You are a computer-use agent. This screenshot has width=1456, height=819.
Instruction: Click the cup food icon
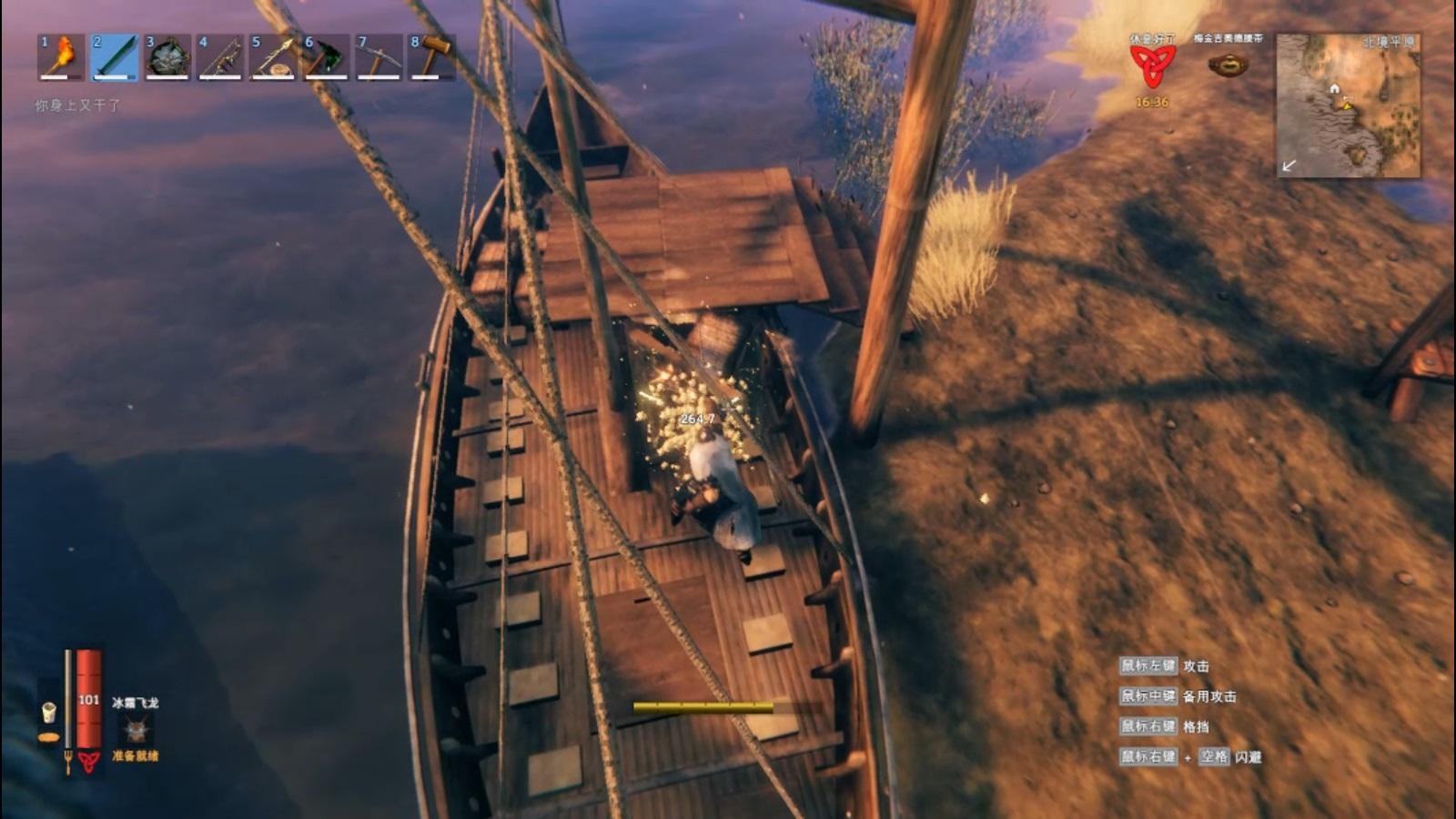[x=49, y=712]
